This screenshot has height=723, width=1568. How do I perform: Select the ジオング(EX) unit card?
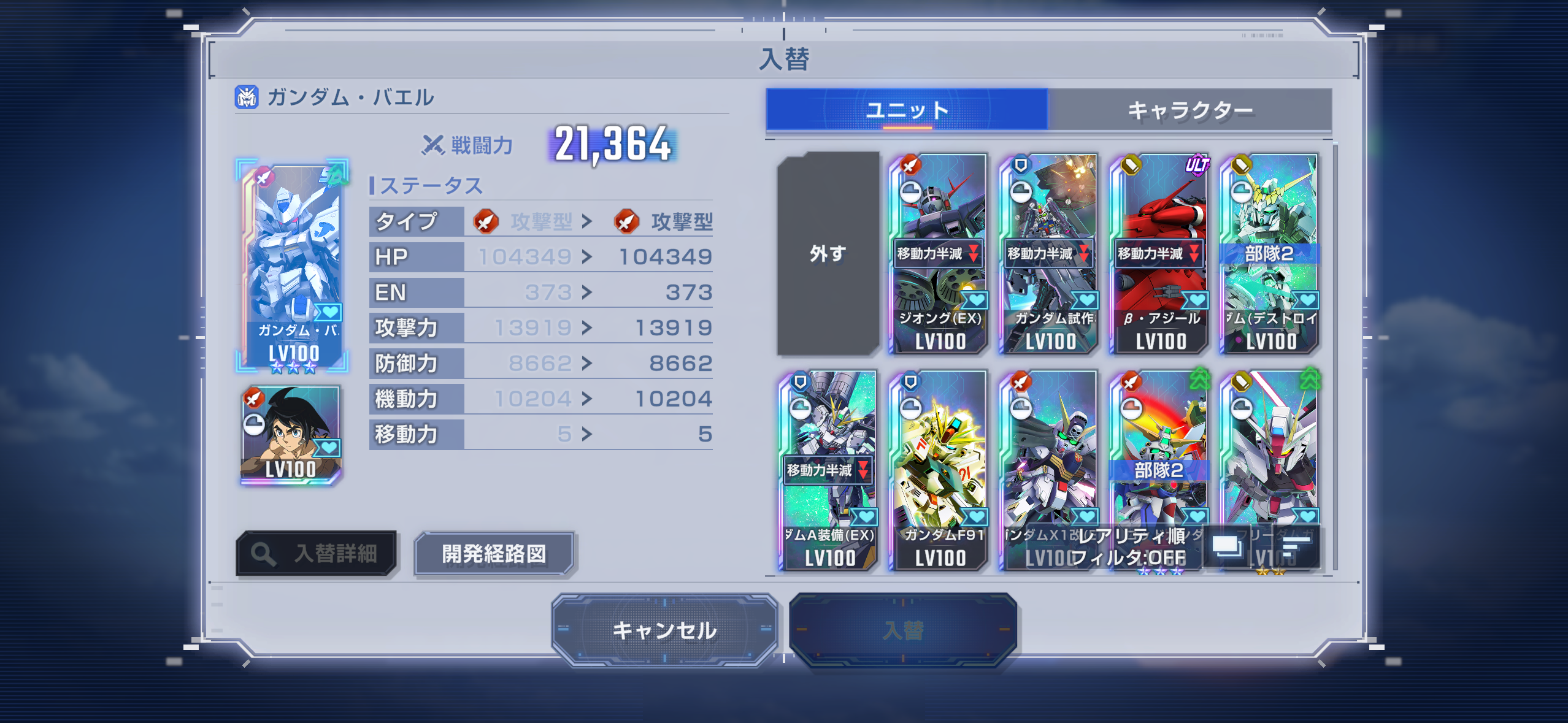coord(939,253)
